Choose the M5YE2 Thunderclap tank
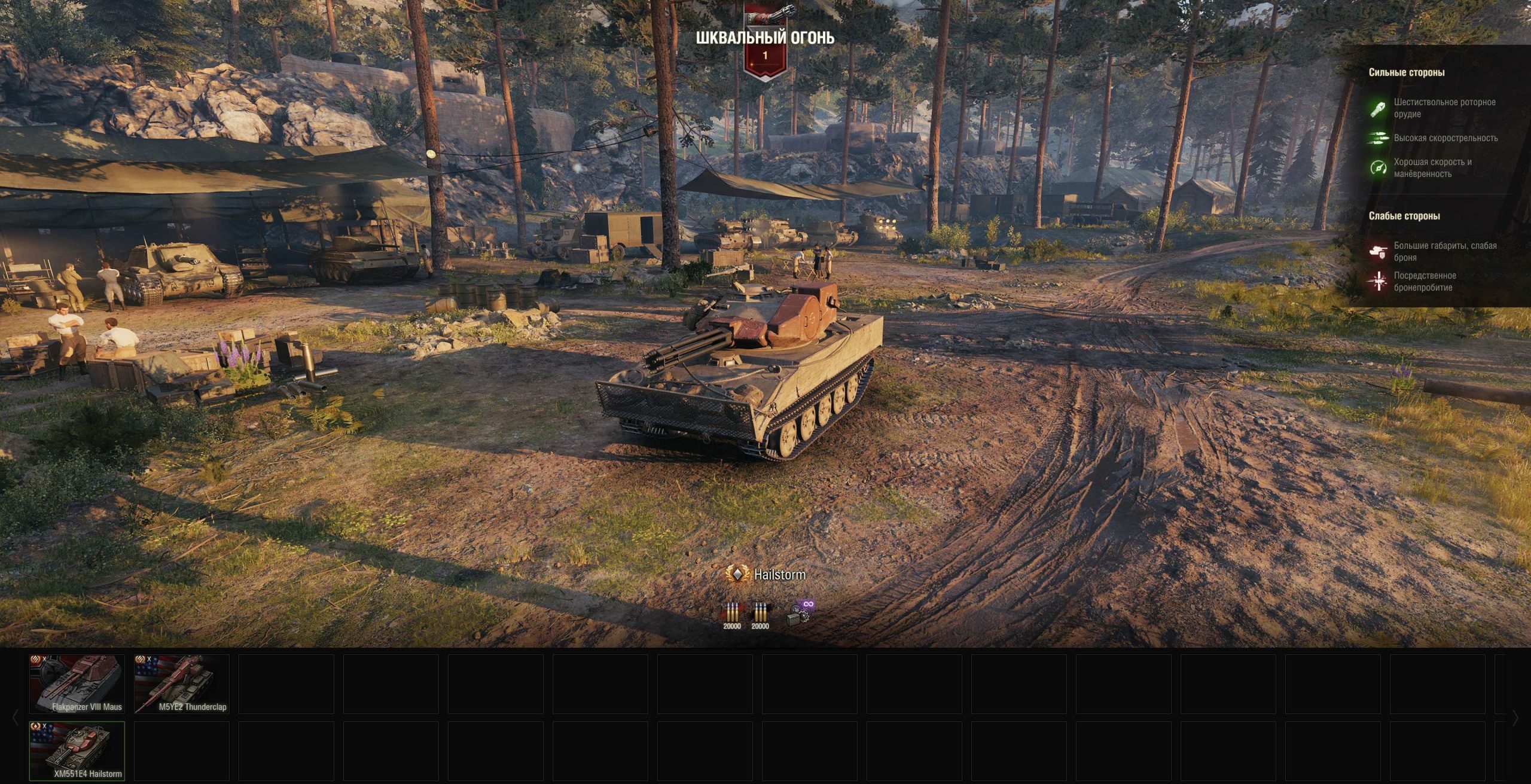The image size is (1531, 784). 182,684
